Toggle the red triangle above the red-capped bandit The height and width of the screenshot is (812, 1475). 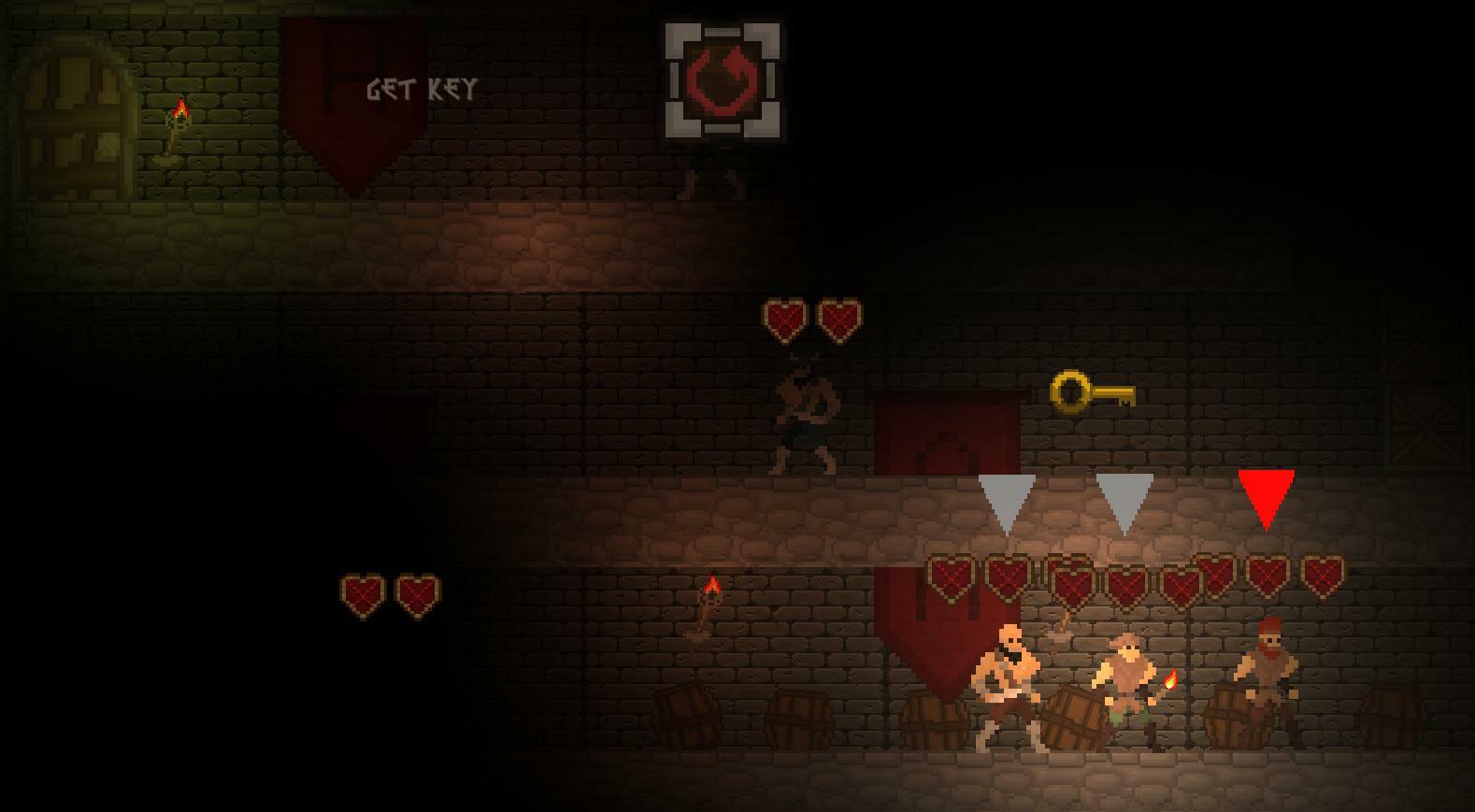point(1267,495)
